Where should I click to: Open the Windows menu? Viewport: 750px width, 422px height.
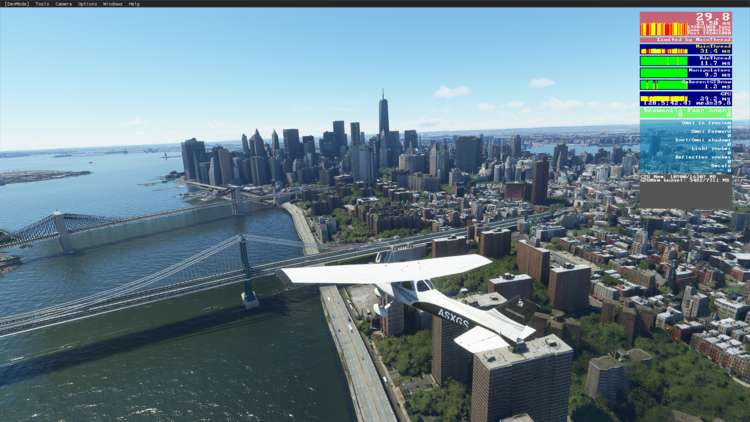112,4
